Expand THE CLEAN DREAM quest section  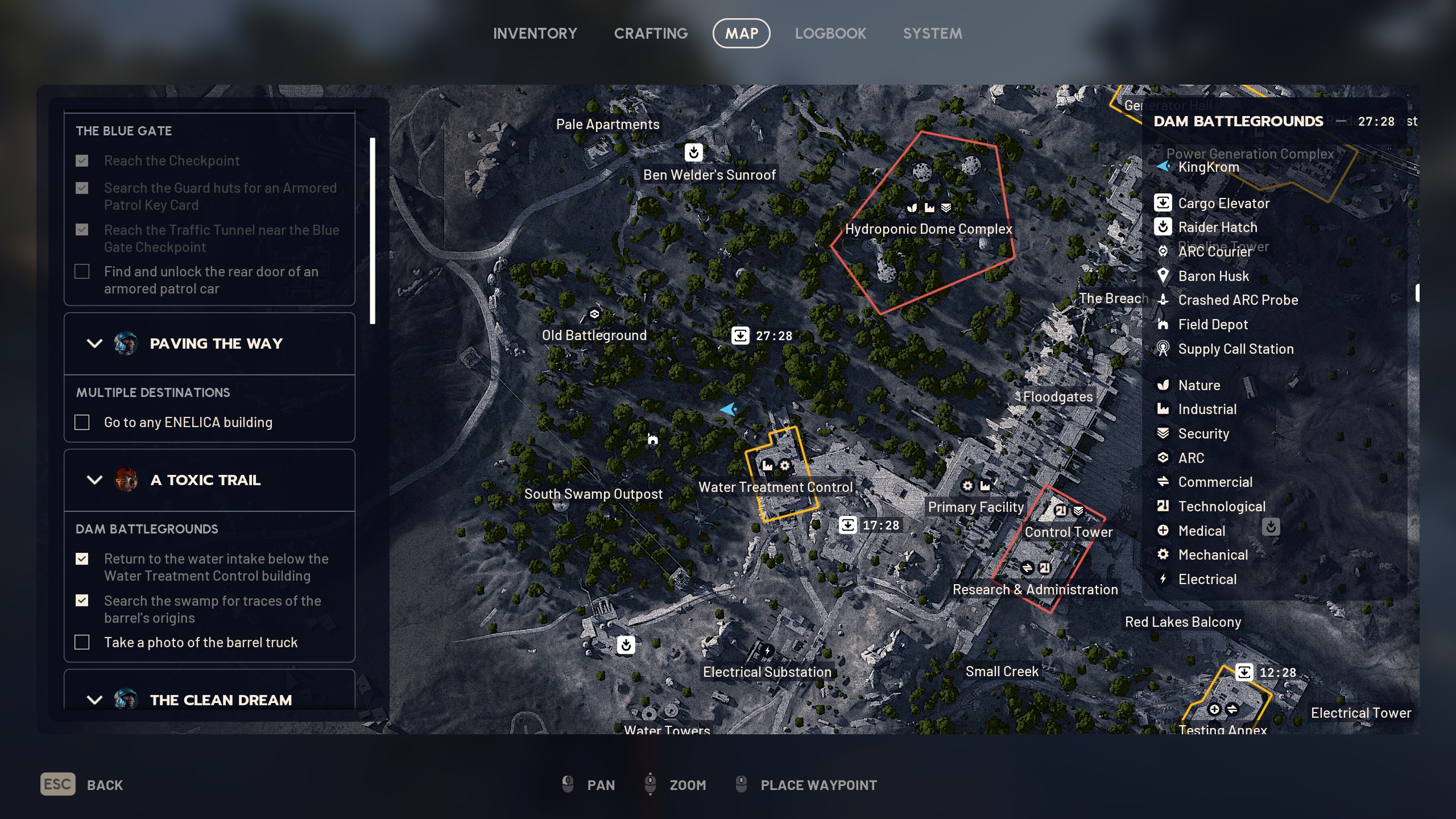pos(94,700)
